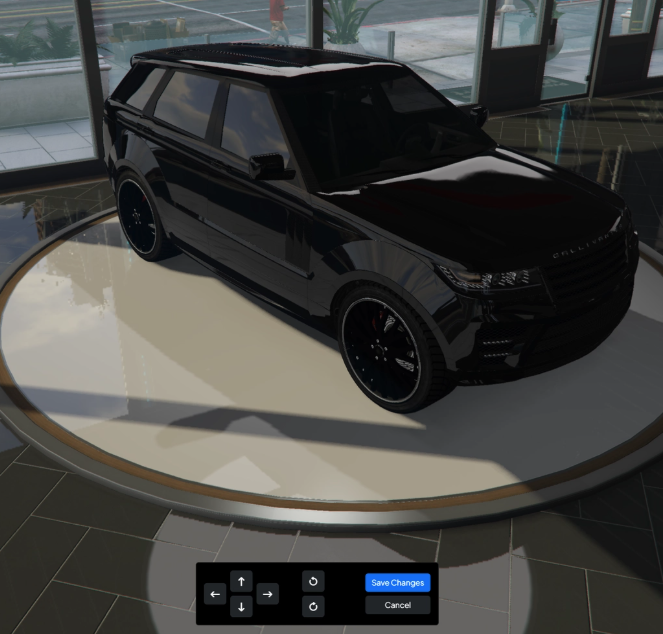Select the right arrow move button
Viewport: 663px width, 634px height.
[x=267, y=594]
